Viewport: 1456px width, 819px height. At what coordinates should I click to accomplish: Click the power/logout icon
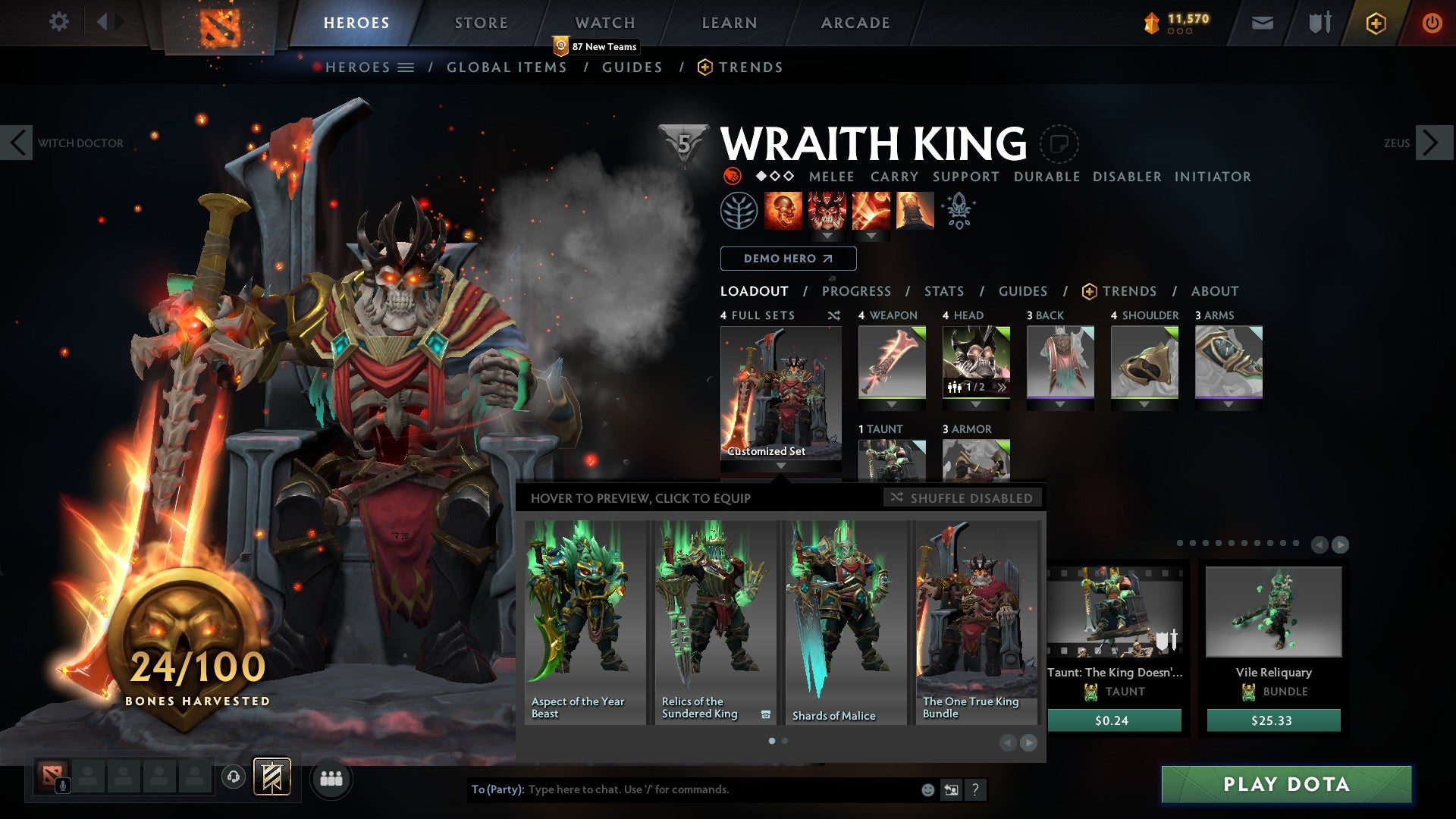click(x=1432, y=23)
